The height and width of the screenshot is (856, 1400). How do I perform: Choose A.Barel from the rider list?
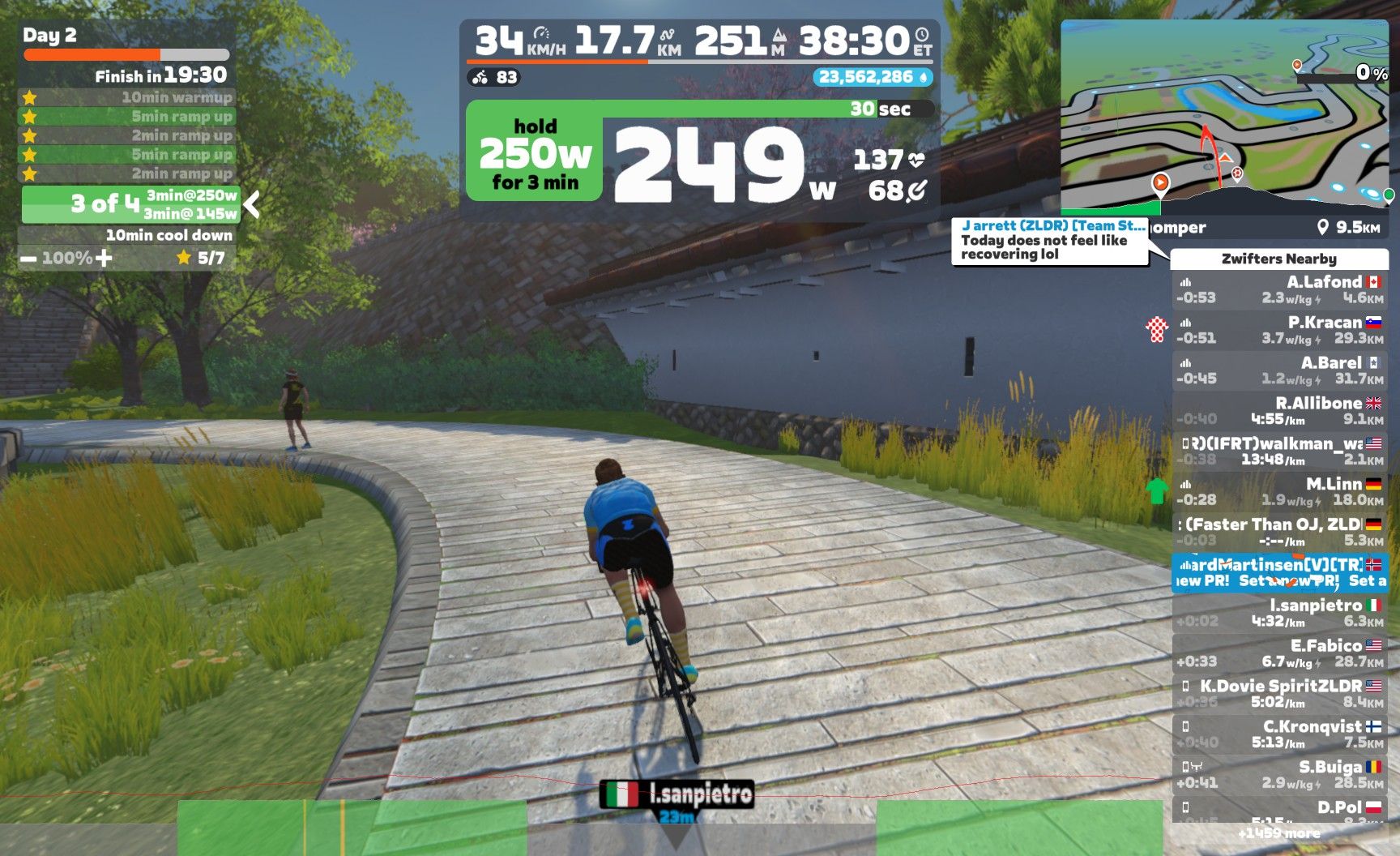[1279, 370]
